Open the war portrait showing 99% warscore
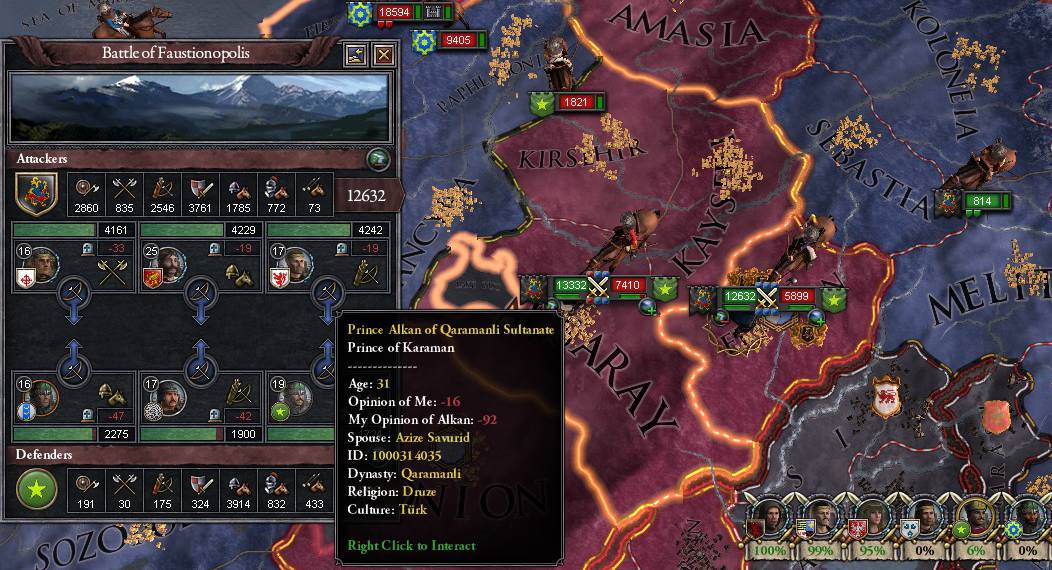 tap(818, 522)
